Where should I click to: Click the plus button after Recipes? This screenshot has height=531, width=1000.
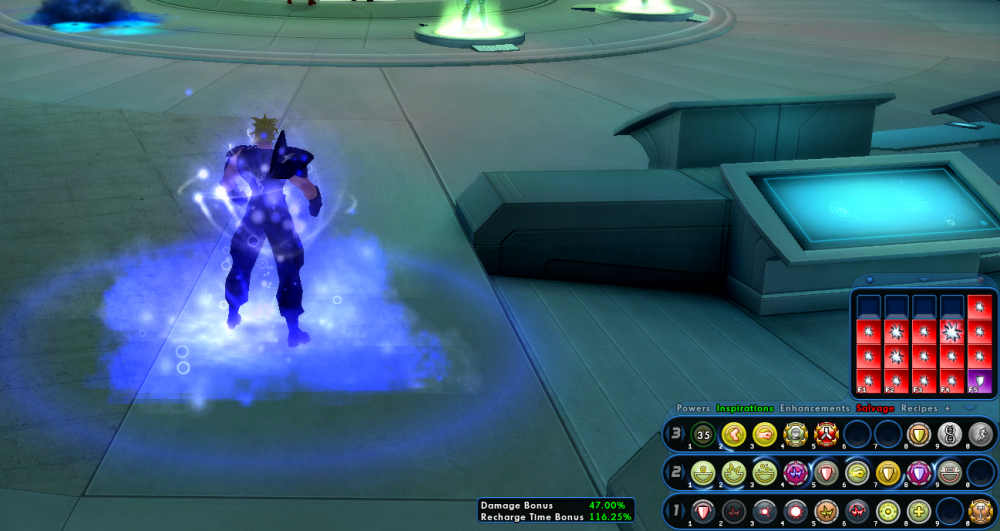click(x=947, y=408)
